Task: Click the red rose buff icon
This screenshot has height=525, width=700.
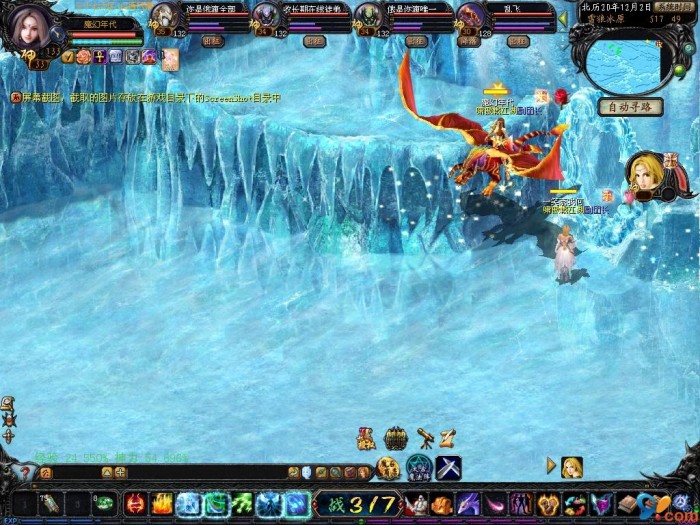Action: pyautogui.click(x=560, y=96)
